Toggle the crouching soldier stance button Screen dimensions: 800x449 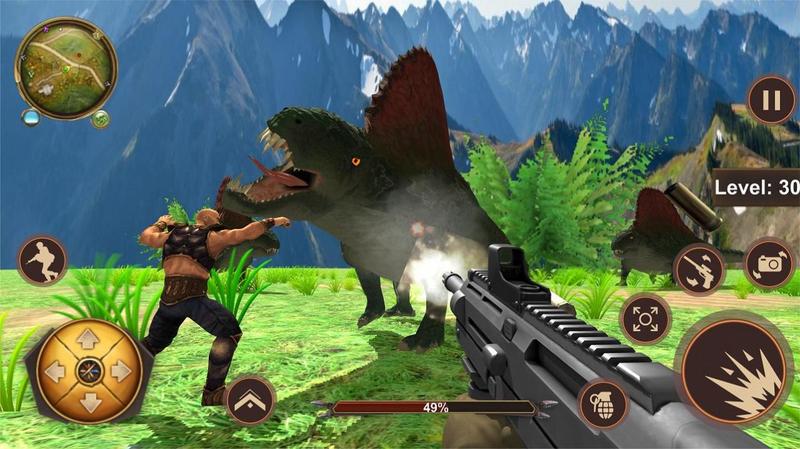42,261
